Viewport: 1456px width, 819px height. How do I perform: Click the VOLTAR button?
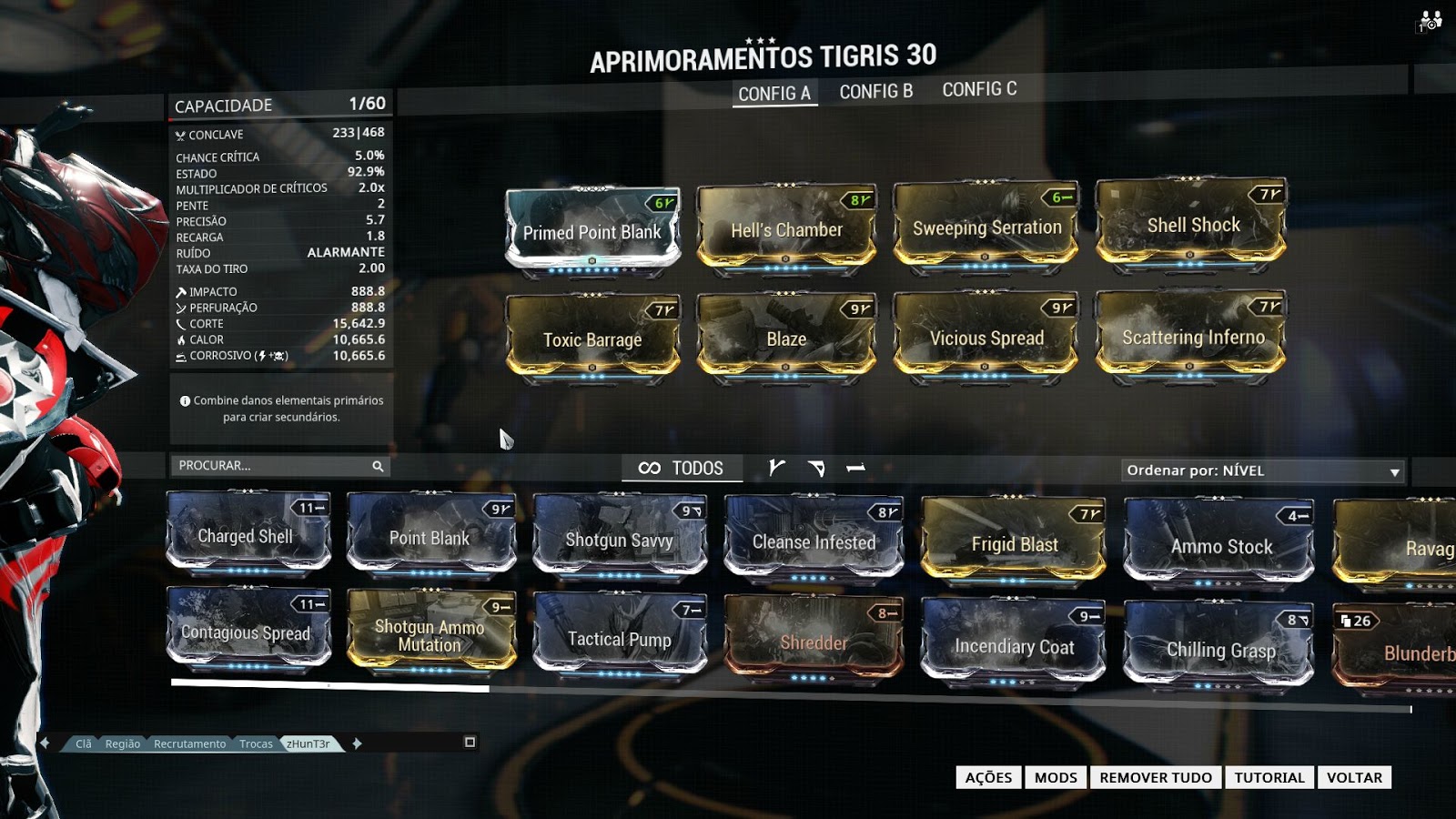pos(1354,777)
